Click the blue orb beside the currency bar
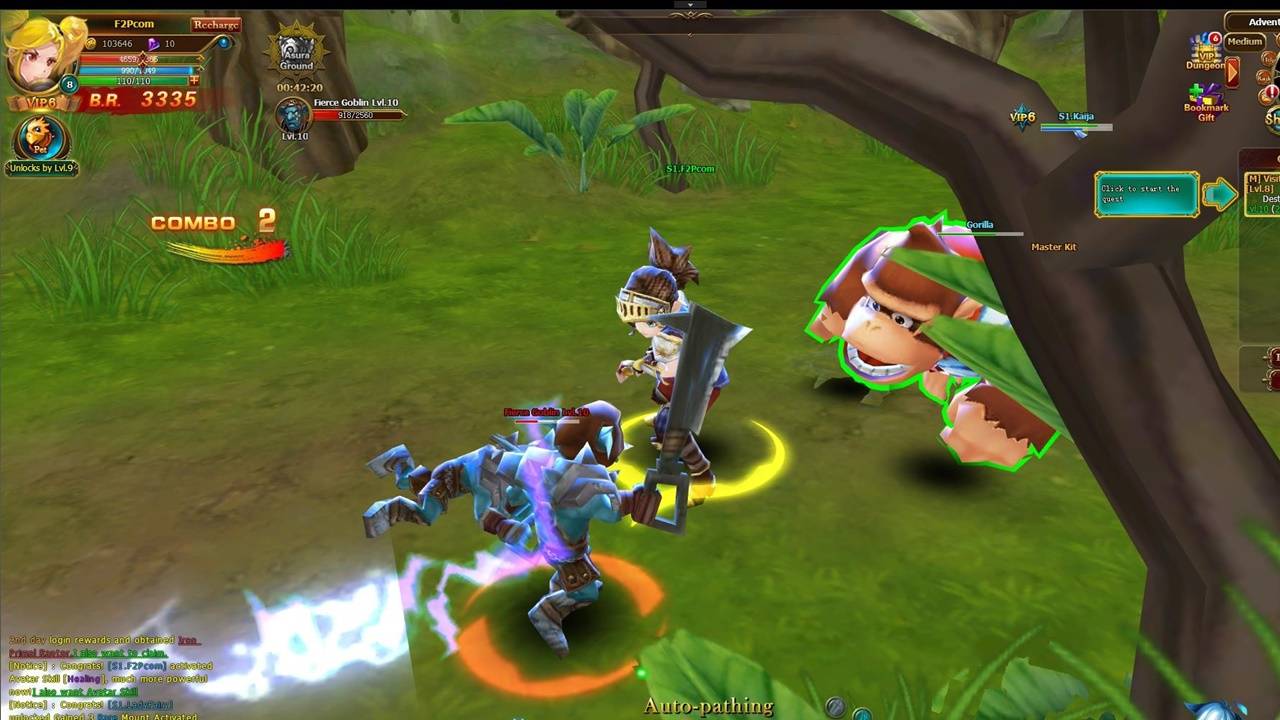Screen dimensions: 1280x720 [224, 43]
